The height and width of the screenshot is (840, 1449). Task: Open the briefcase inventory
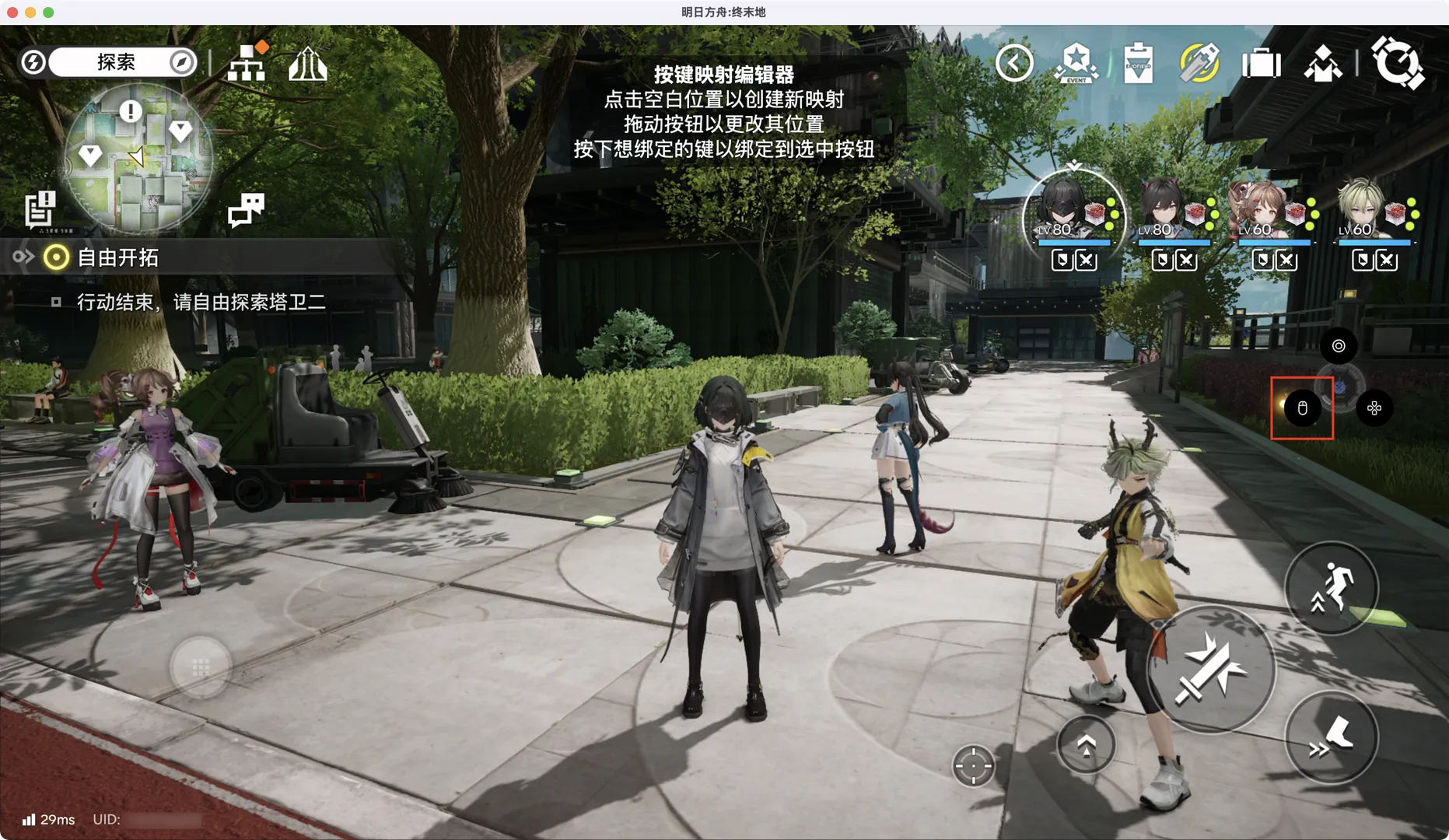(x=1261, y=63)
